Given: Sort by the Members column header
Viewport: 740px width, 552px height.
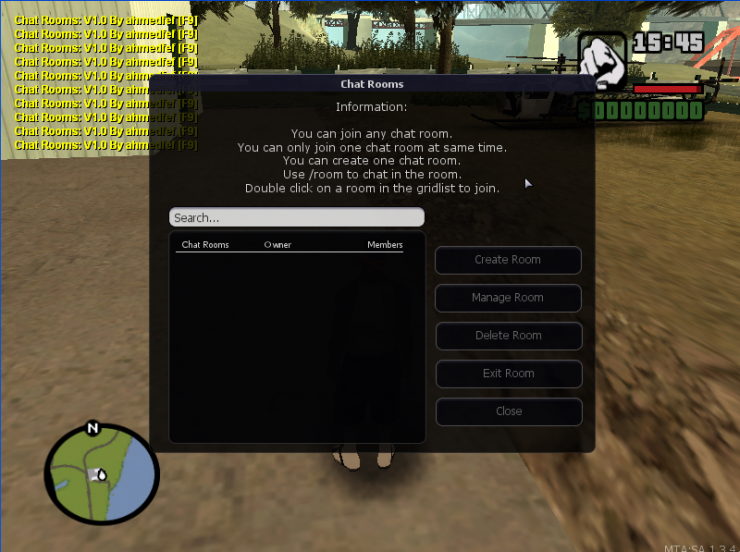Looking at the screenshot, I should point(385,245).
